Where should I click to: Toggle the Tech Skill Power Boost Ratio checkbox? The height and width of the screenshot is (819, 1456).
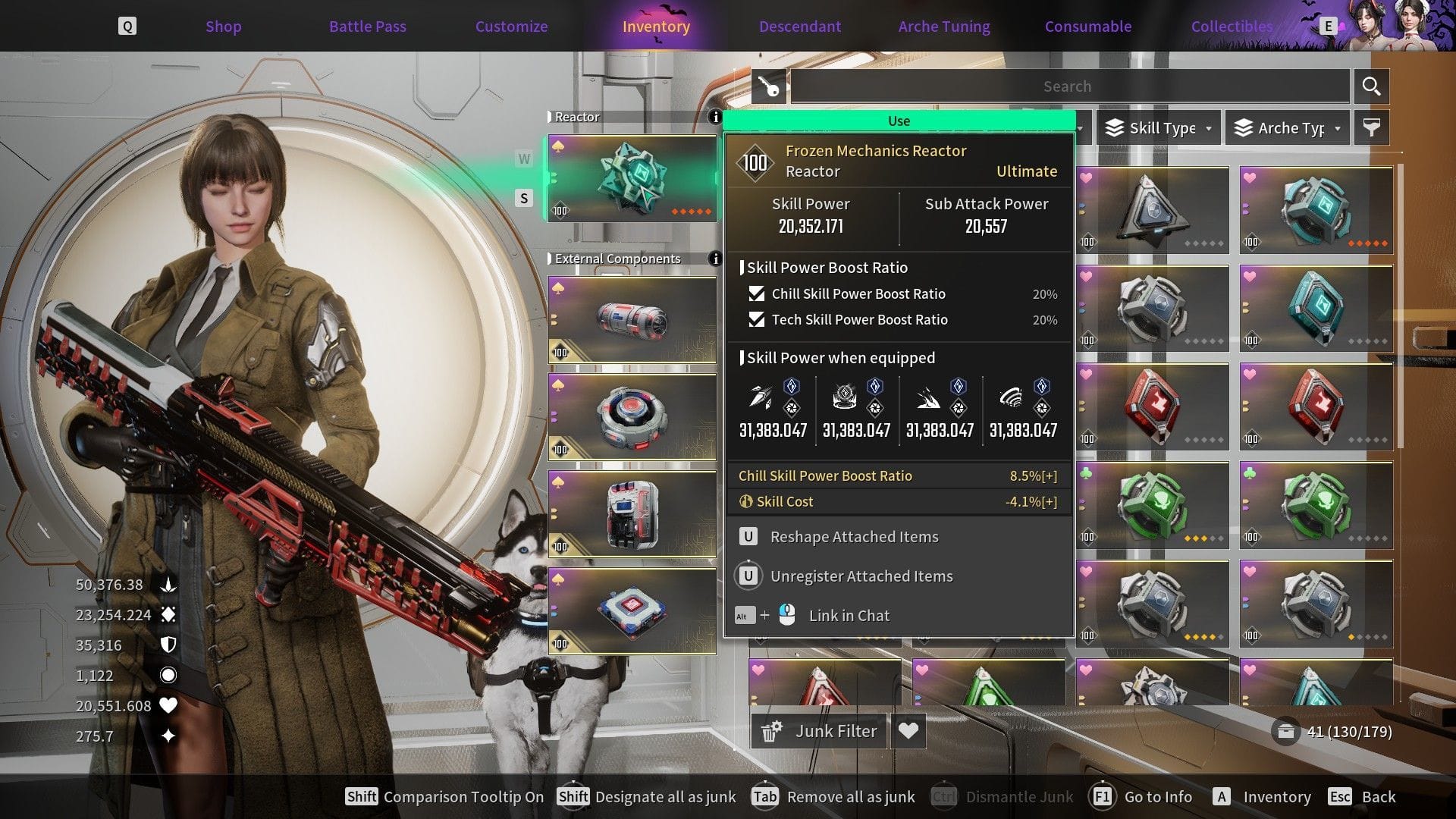(756, 320)
